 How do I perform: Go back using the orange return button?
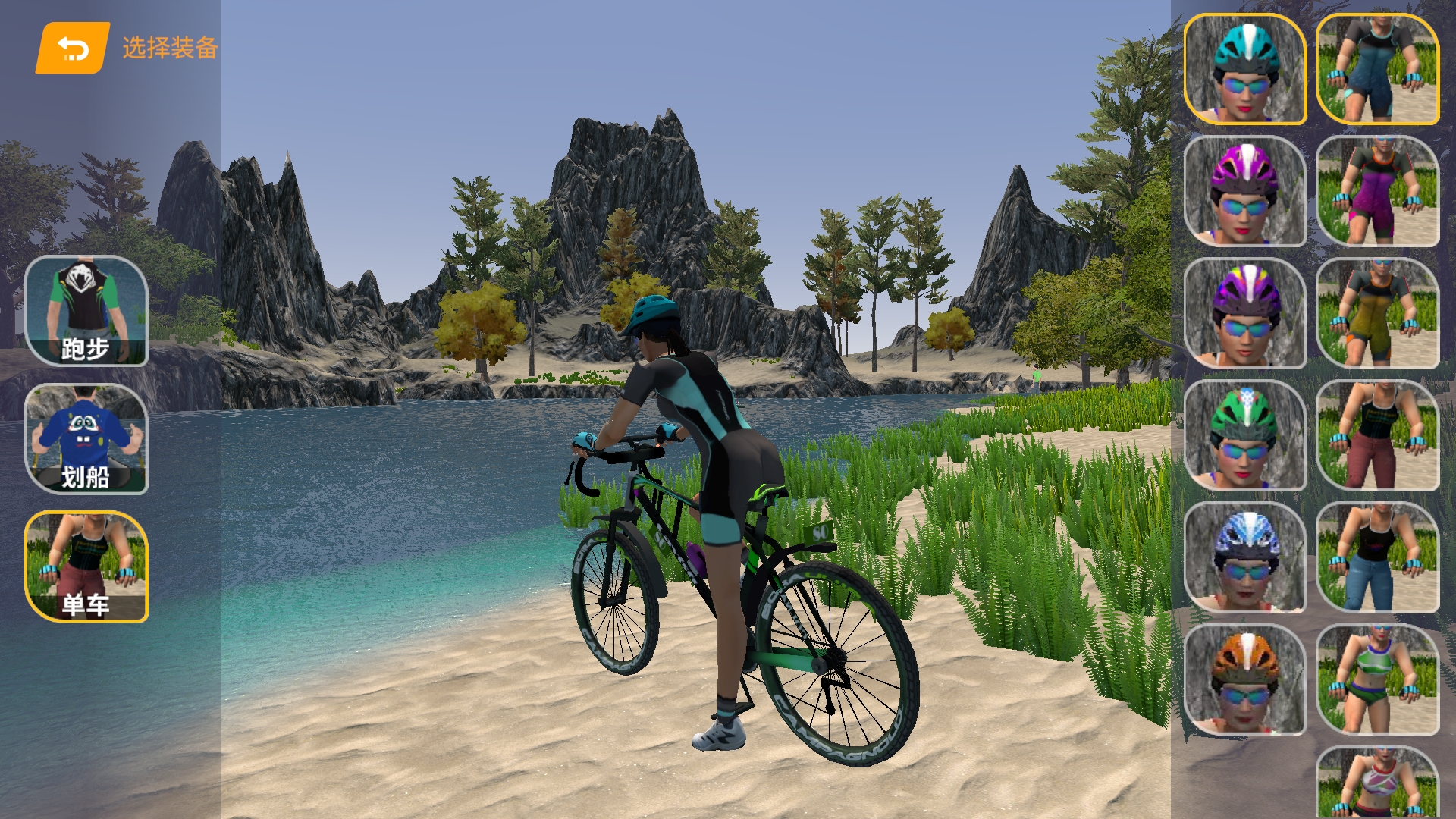pos(73,49)
